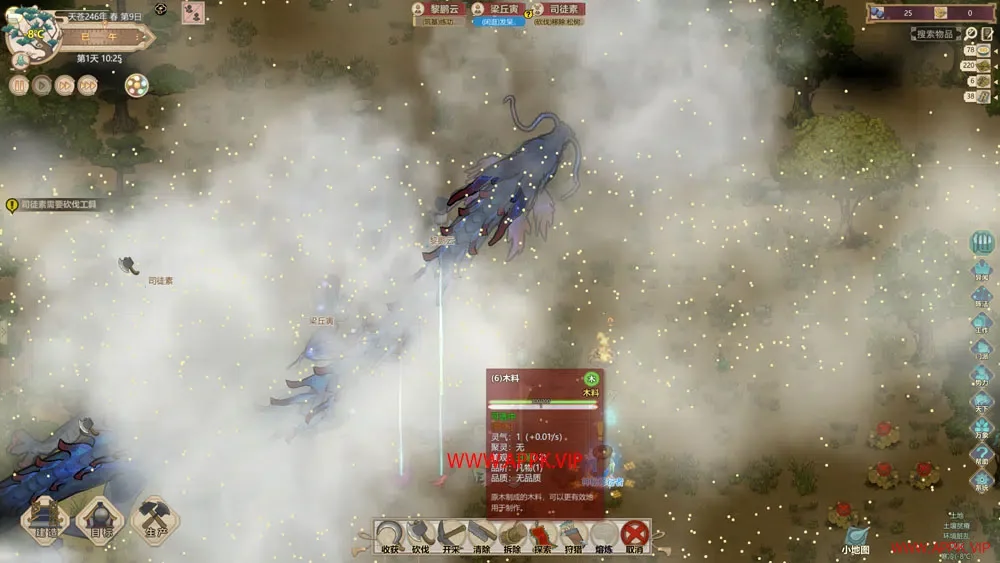Choose the 砍伐 logging axe command
Screen dimensions: 1000x563
coord(421,535)
